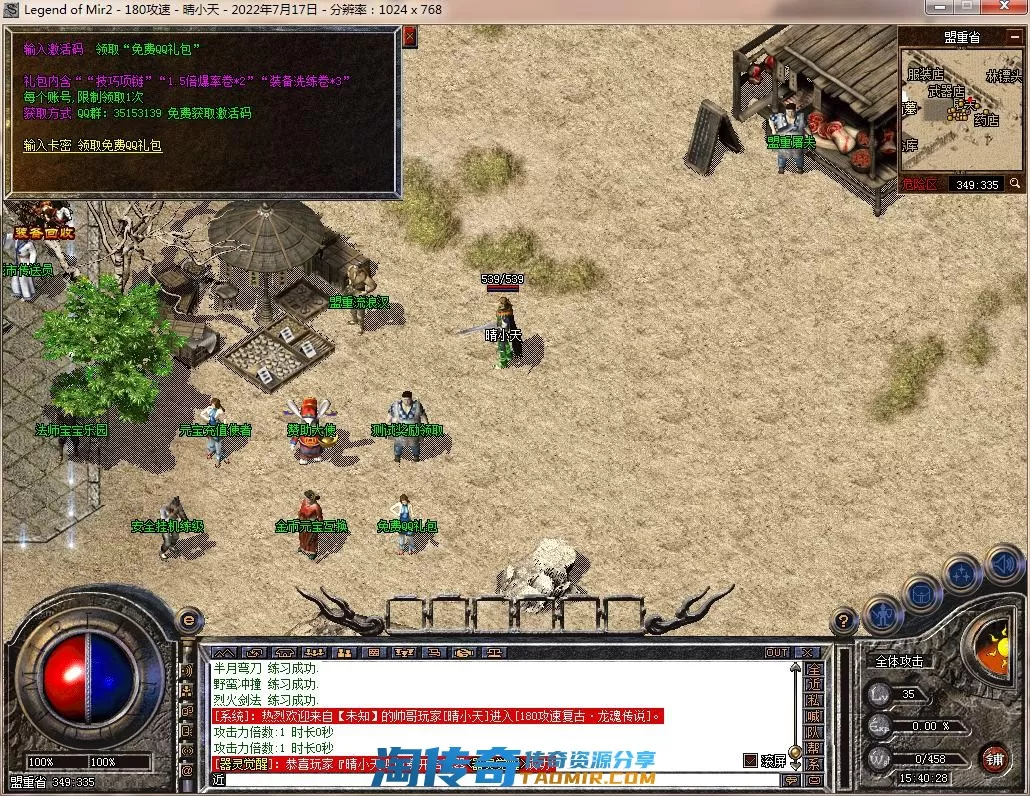Click the round 'e' button near the orb
This screenshot has height=796, width=1030.
click(x=188, y=620)
